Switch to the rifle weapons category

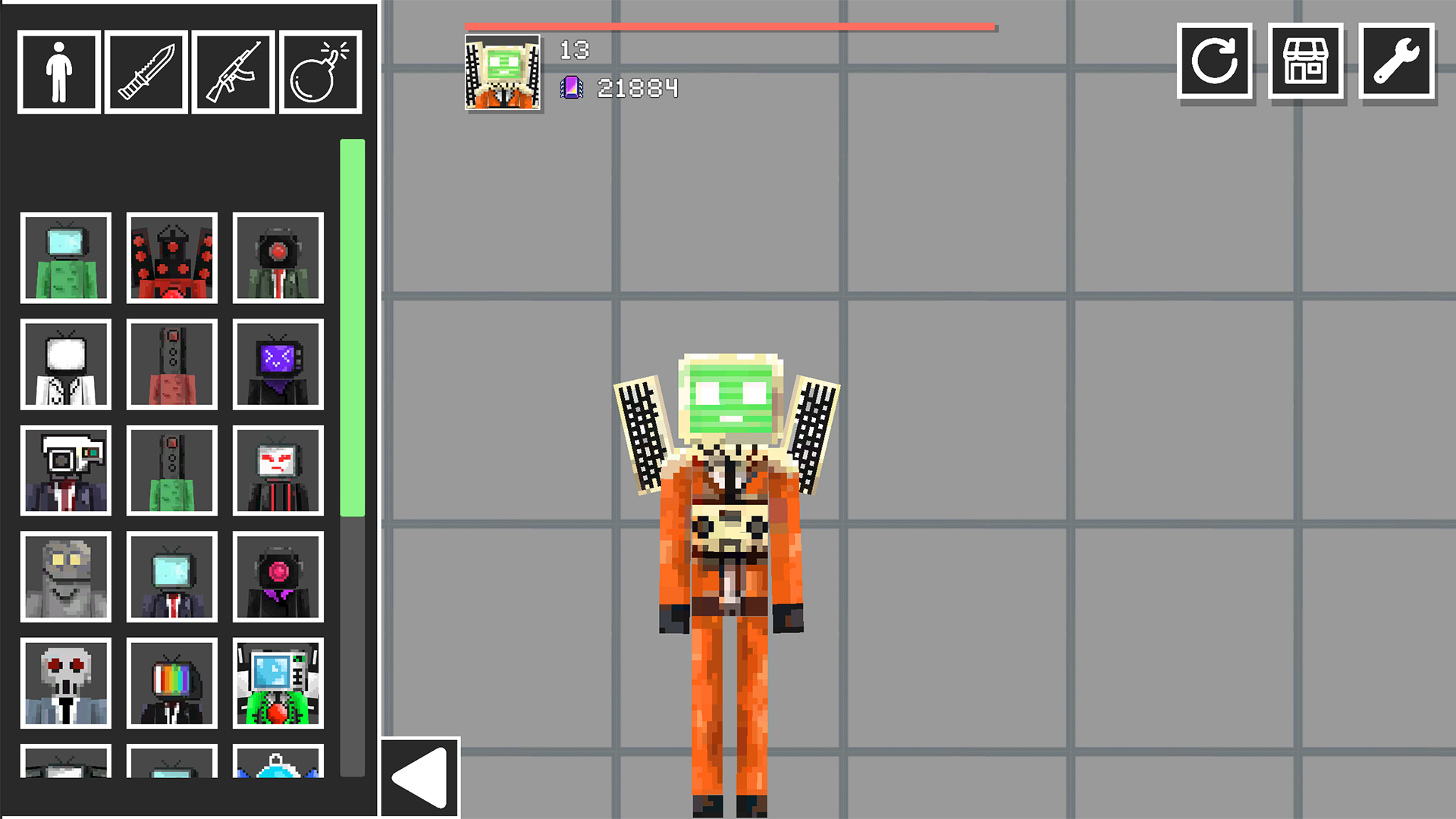(x=232, y=71)
